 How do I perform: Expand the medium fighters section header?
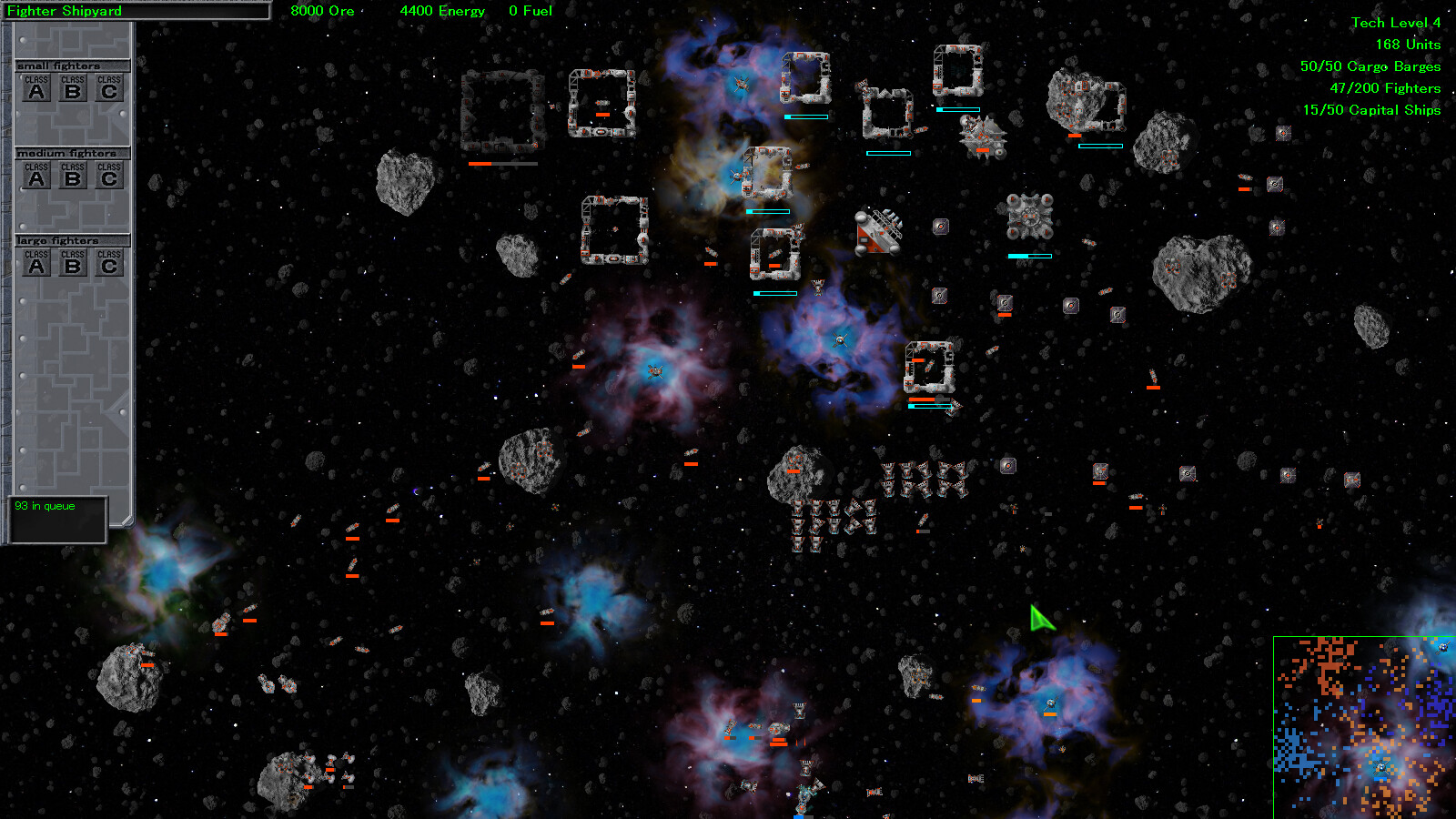tap(73, 153)
